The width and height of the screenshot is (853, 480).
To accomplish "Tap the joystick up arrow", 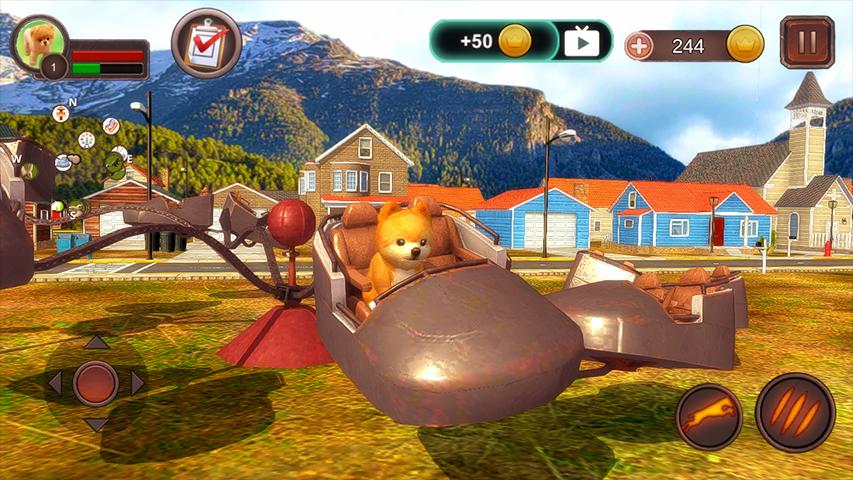I will 96,343.
